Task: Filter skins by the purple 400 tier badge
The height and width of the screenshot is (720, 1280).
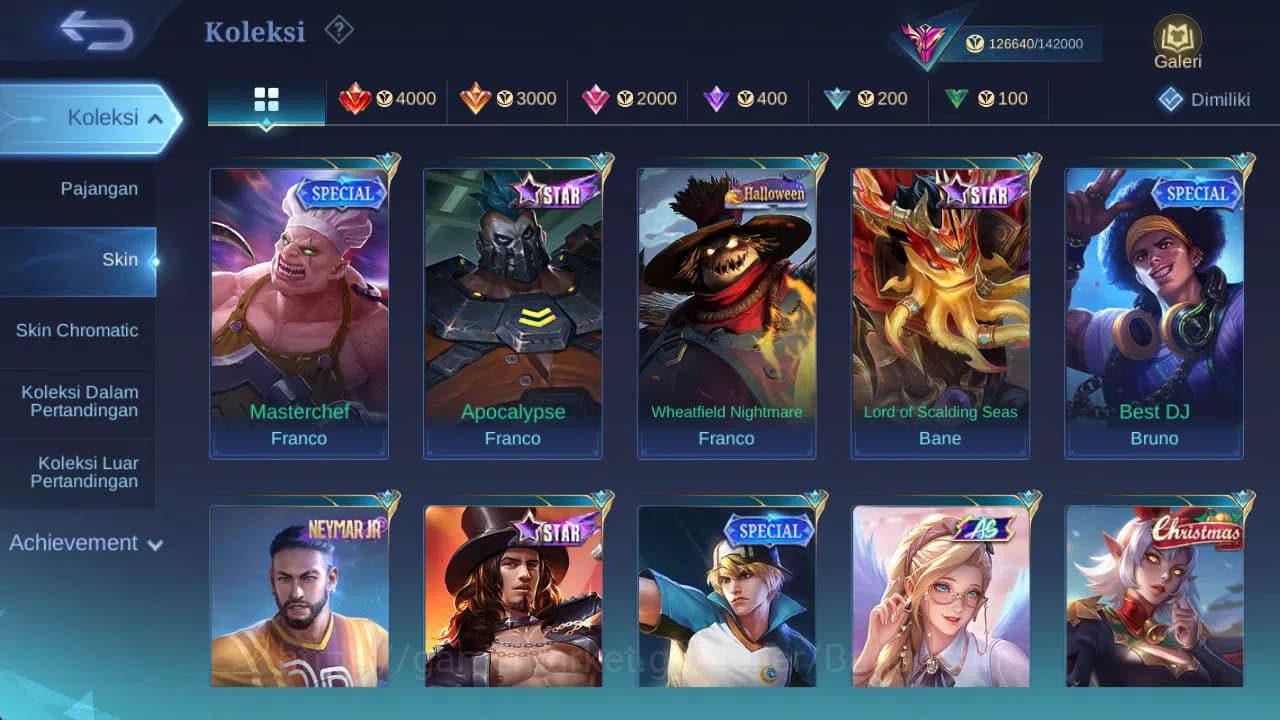Action: point(748,99)
